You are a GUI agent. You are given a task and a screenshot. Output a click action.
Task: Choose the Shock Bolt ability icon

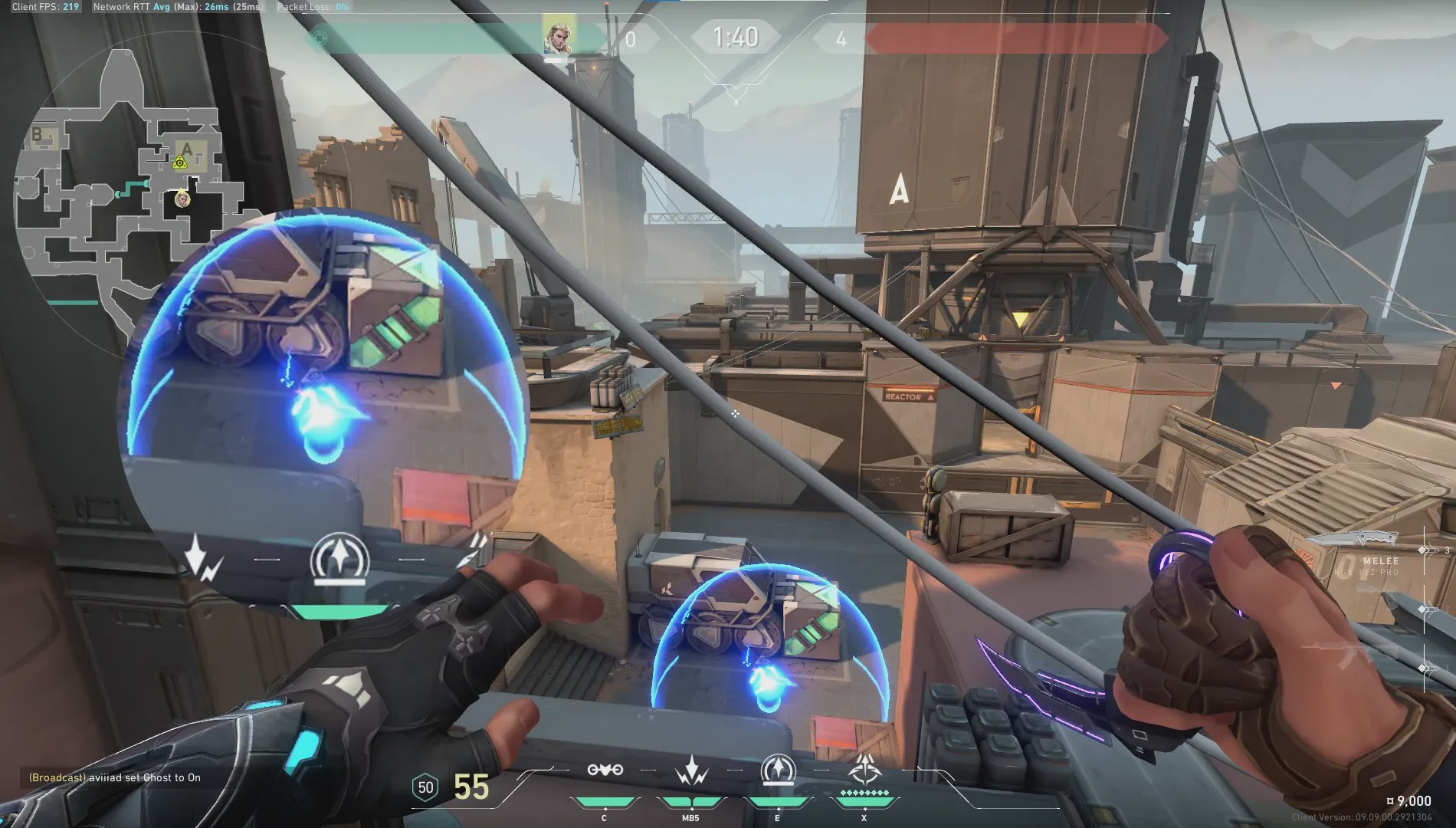click(691, 770)
